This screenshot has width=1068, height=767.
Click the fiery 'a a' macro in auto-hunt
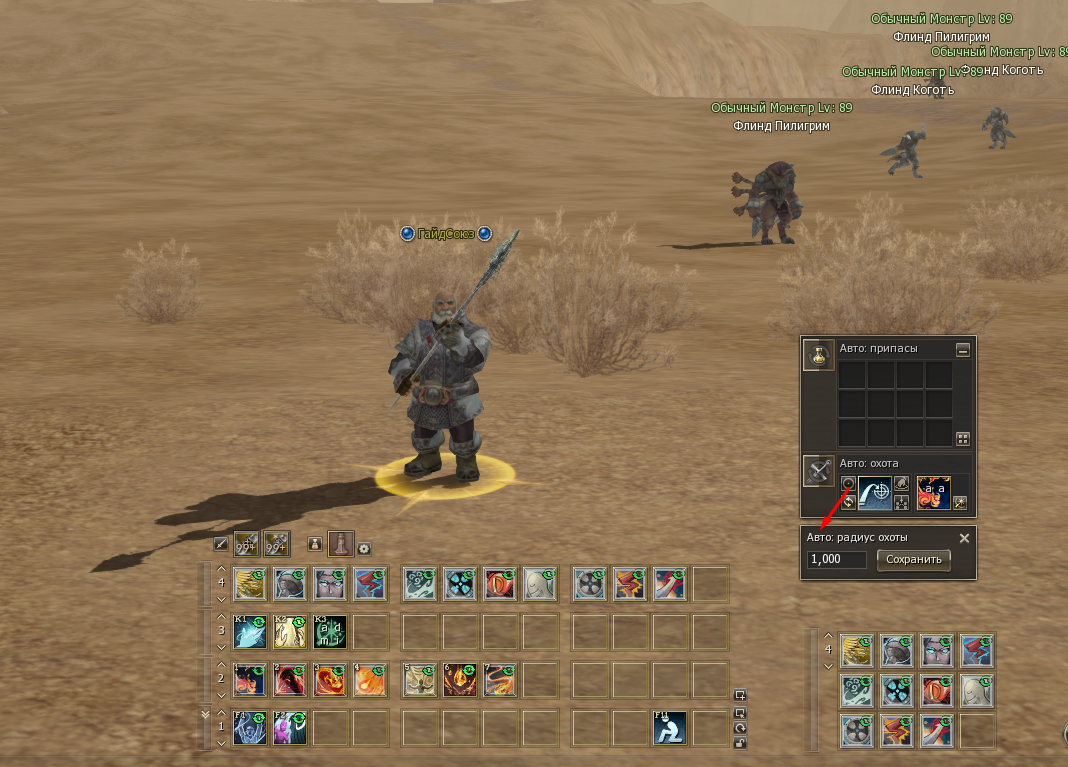(933, 492)
